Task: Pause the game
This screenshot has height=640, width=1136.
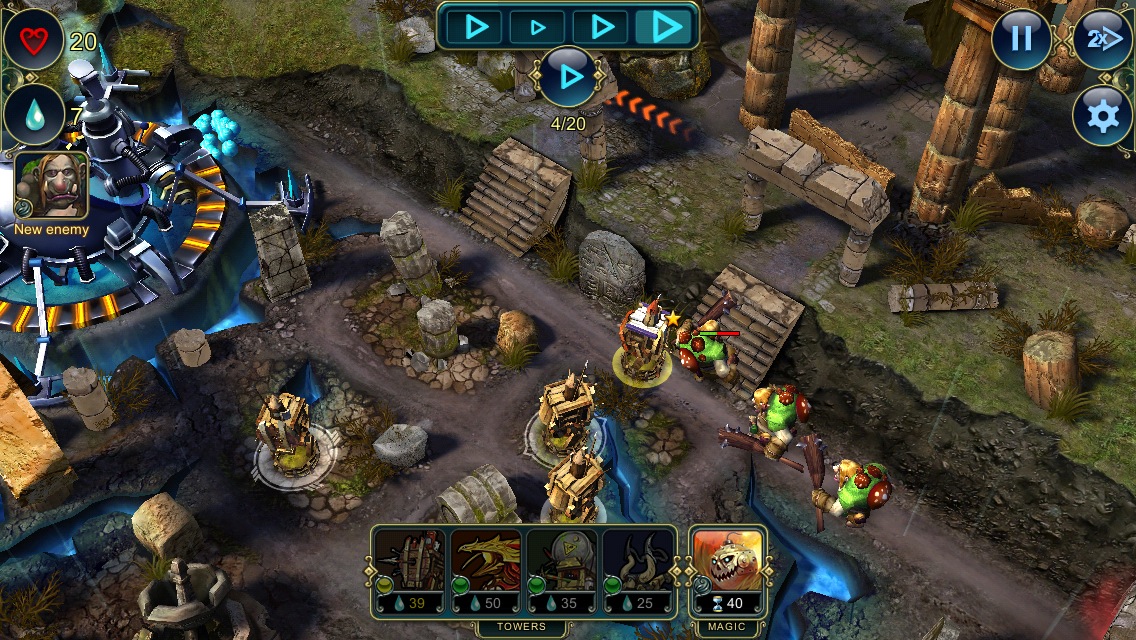Action: pos(1021,39)
